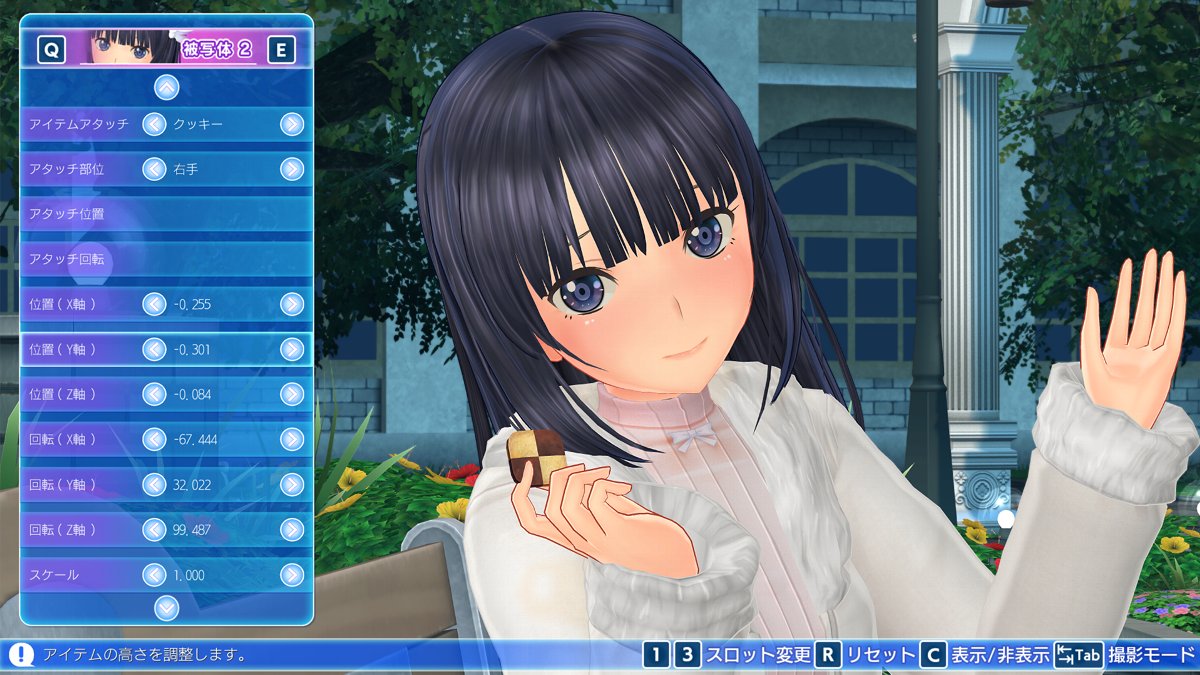Increase the 回転(X軸) rotation value

pyautogui.click(x=291, y=439)
